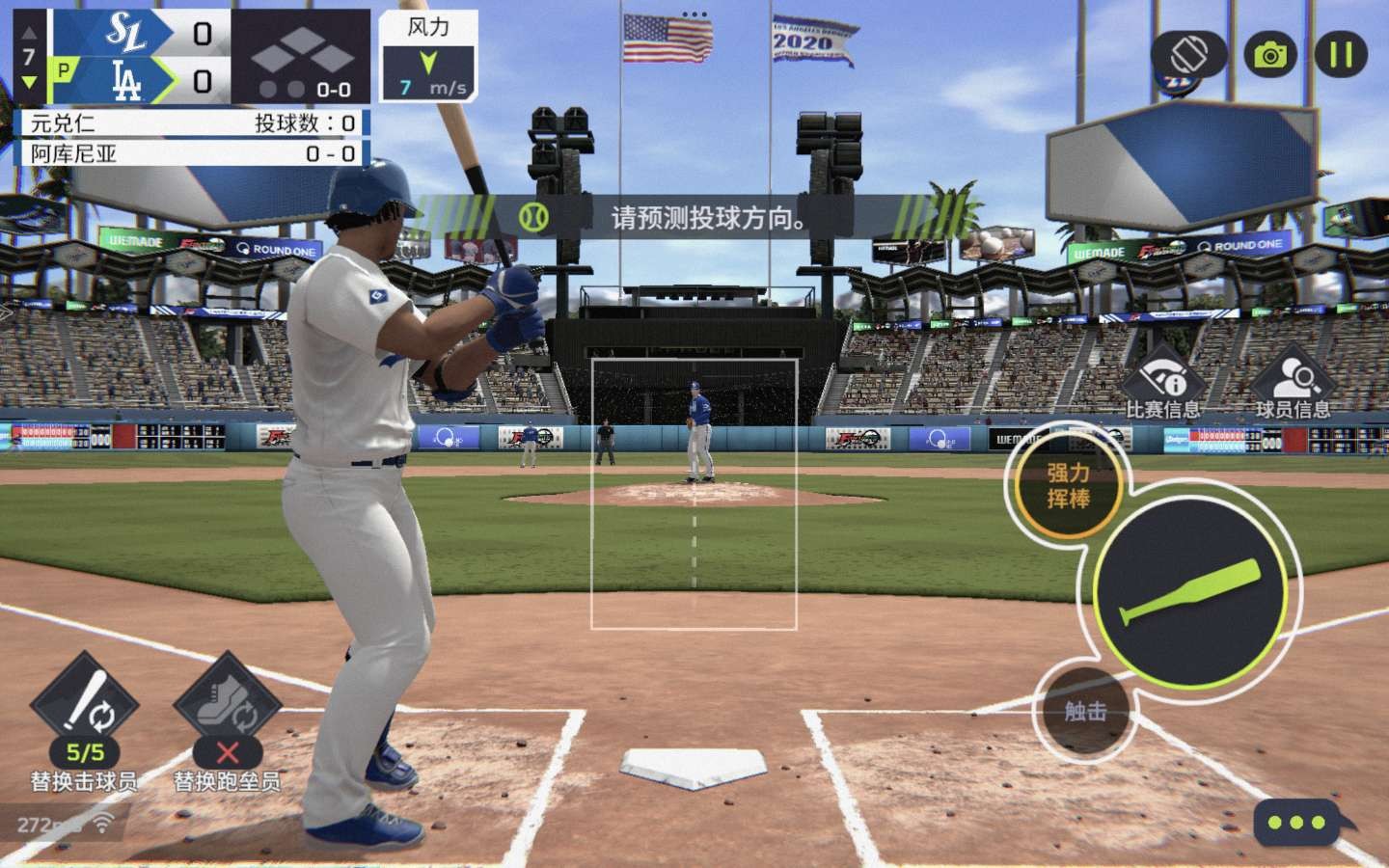Click inside the strike zone box

694,494
